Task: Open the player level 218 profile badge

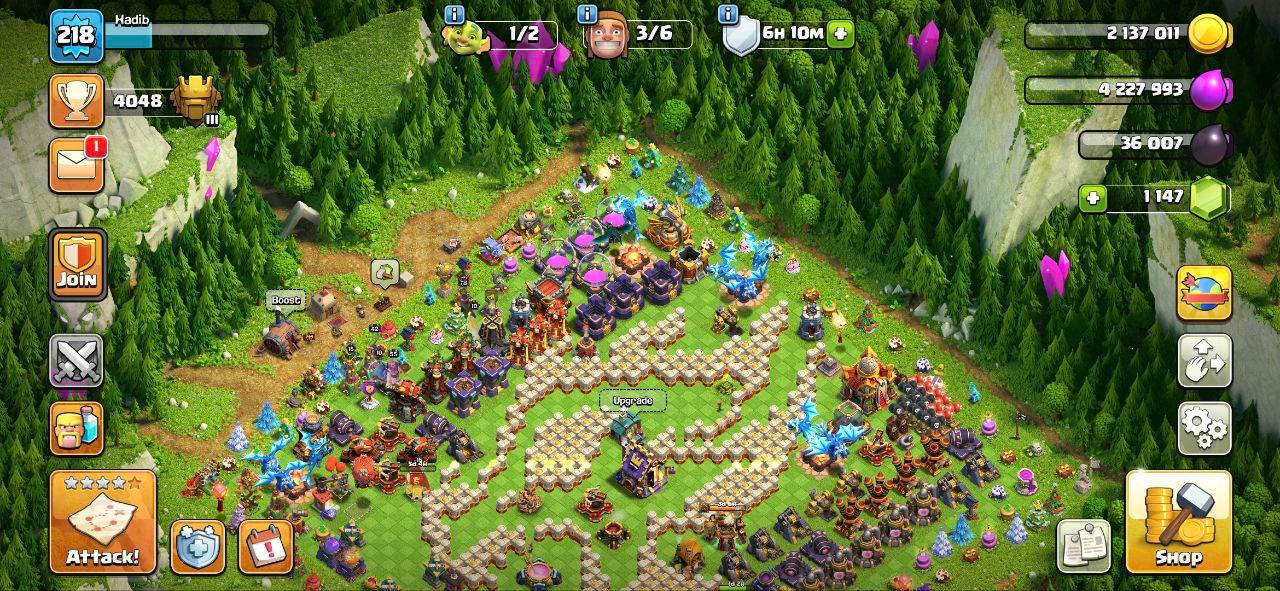Action: 77,36
